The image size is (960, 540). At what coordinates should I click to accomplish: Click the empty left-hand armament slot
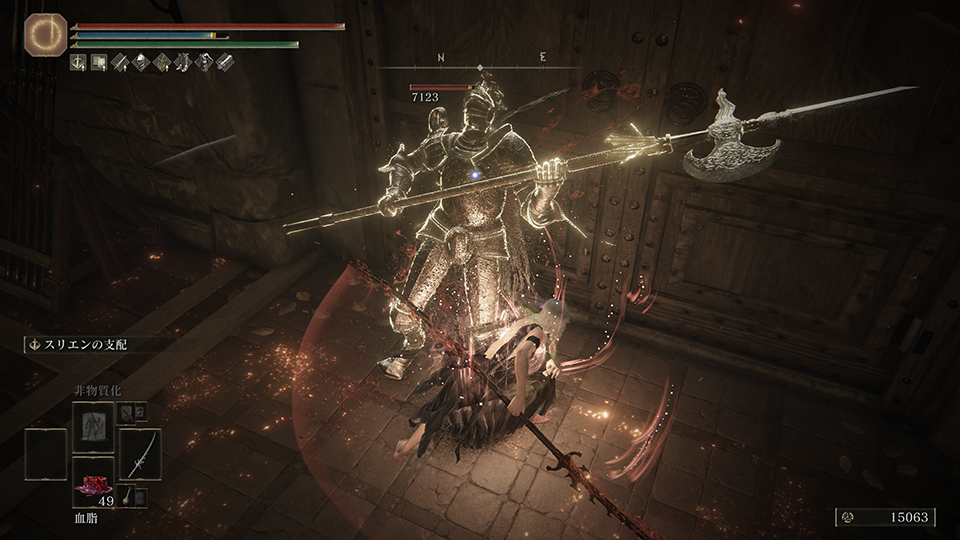point(47,455)
